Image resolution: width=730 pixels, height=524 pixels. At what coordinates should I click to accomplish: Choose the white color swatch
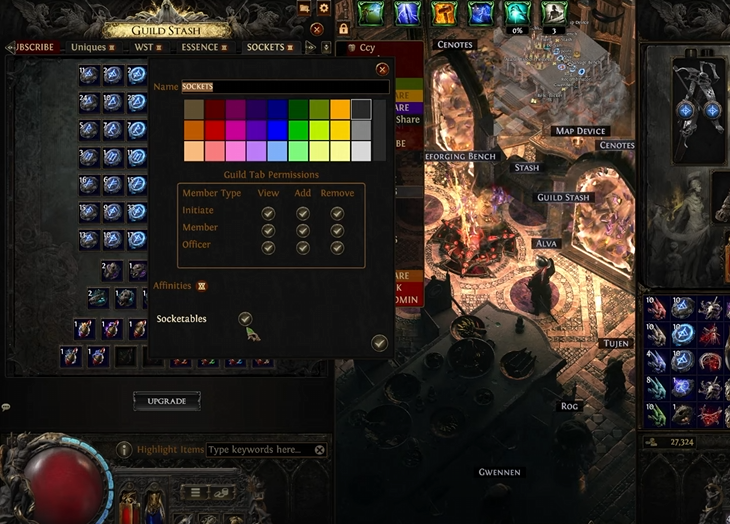[362, 151]
